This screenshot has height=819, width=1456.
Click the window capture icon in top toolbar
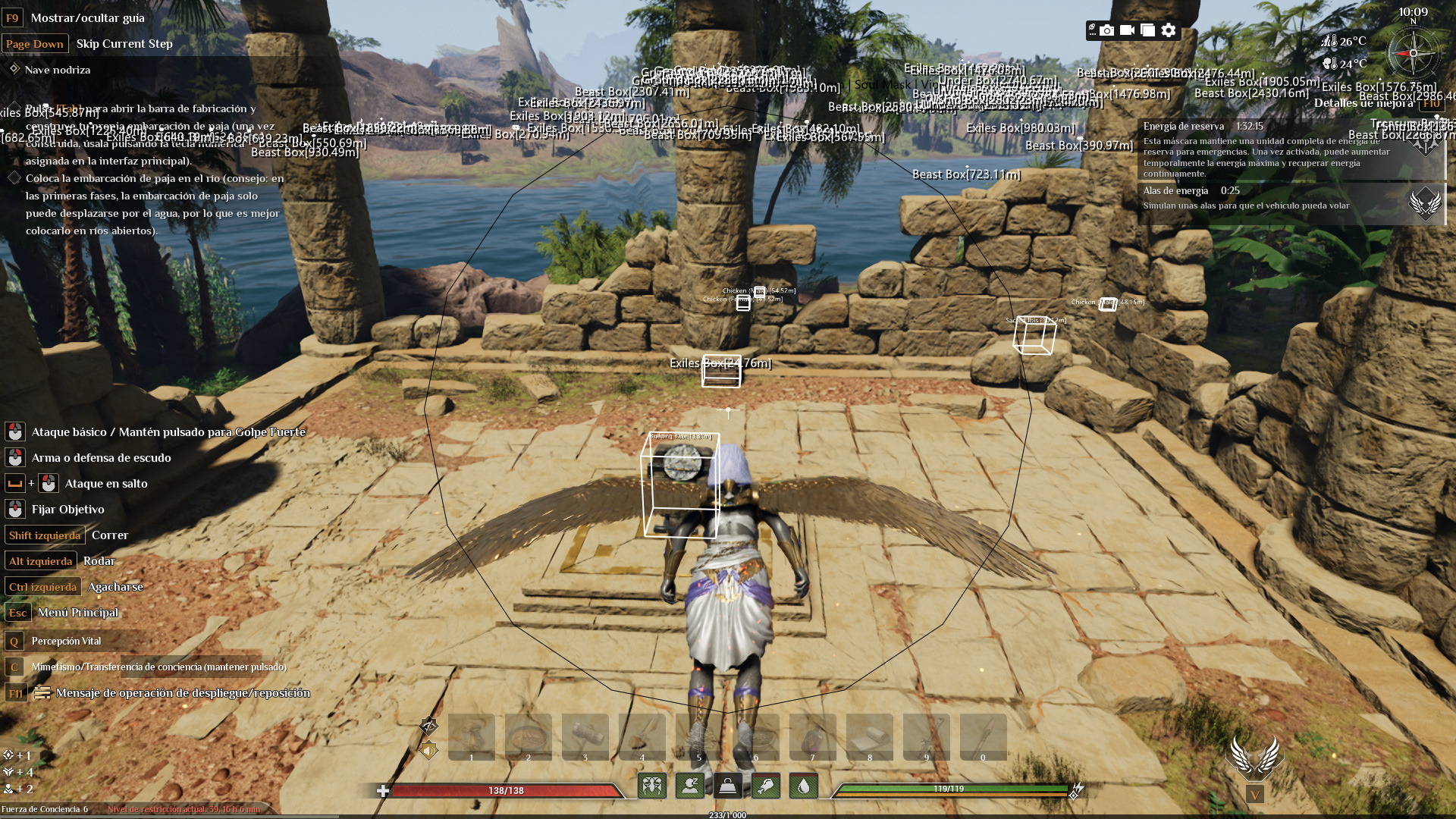point(1148,31)
